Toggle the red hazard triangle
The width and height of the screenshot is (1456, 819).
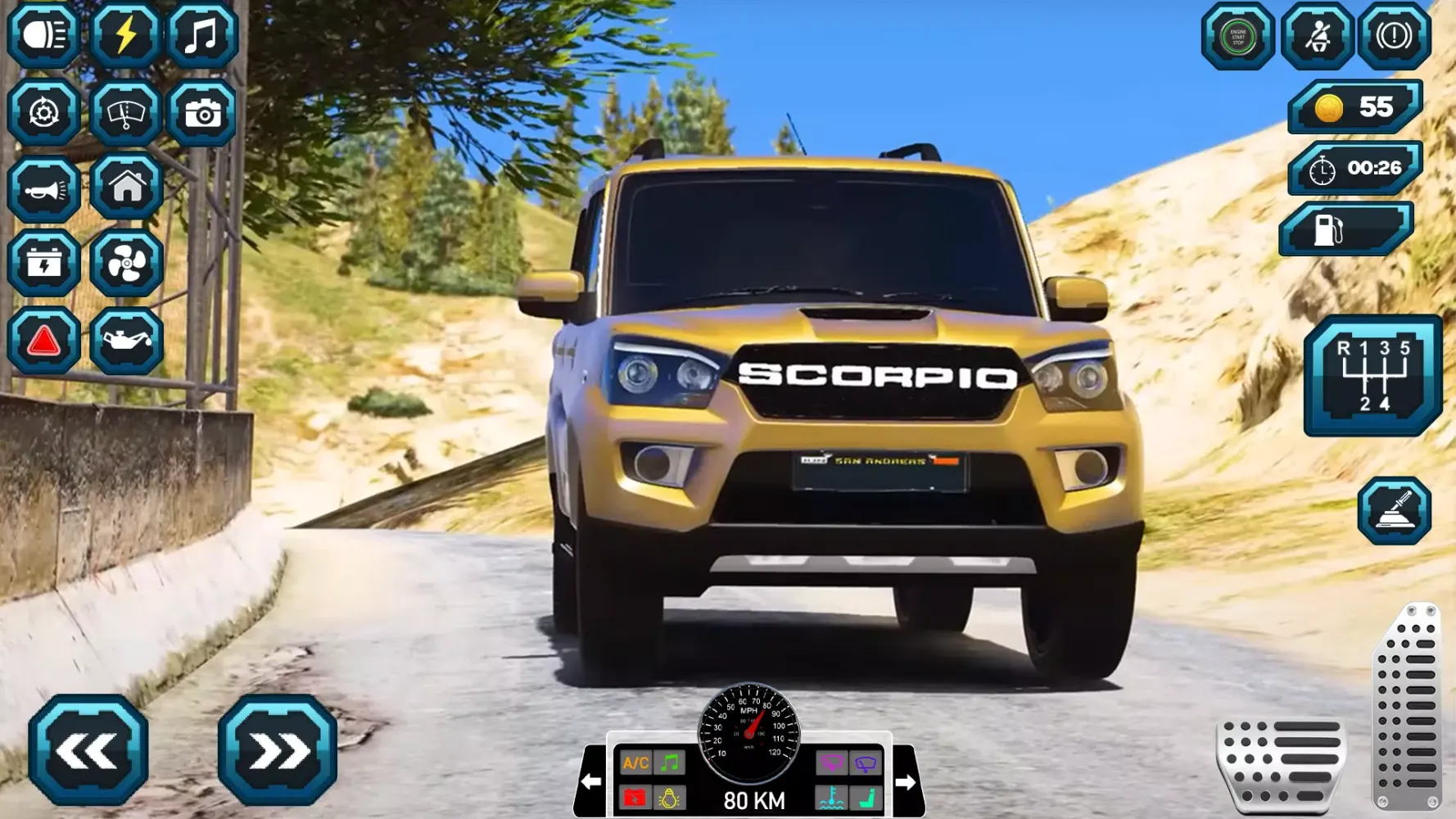[x=44, y=341]
